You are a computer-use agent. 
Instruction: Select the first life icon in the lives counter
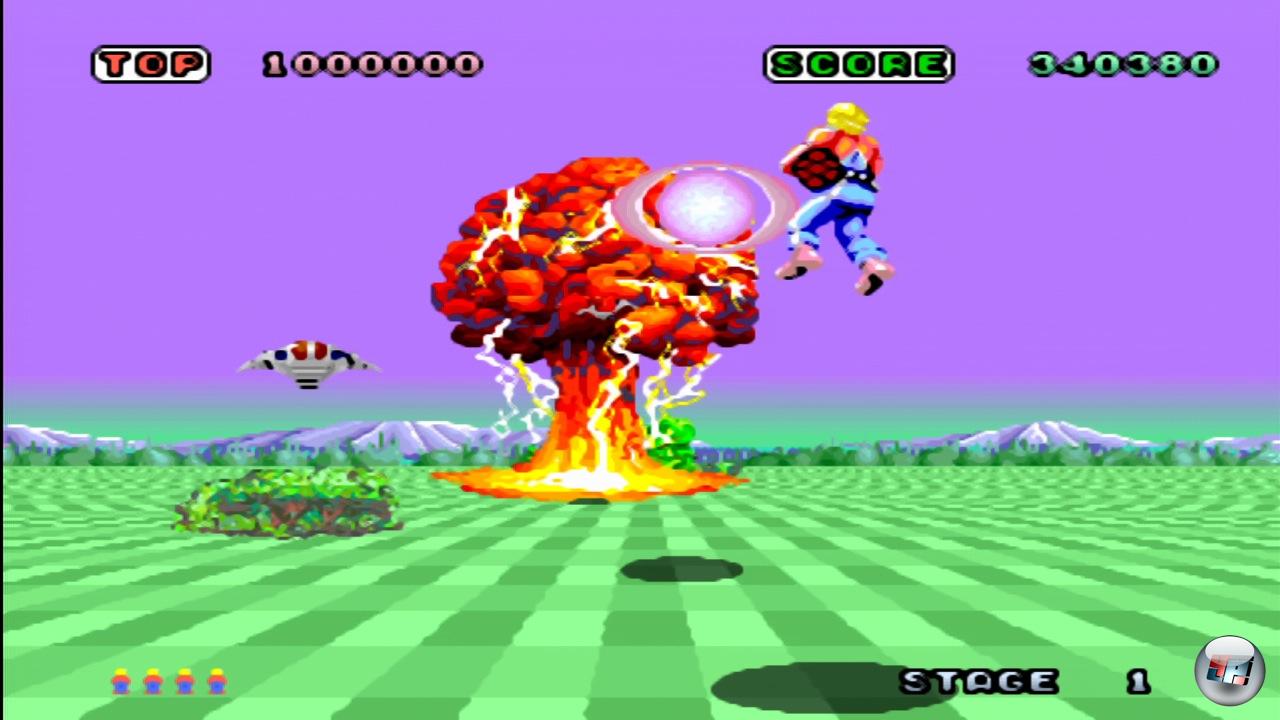pos(120,680)
